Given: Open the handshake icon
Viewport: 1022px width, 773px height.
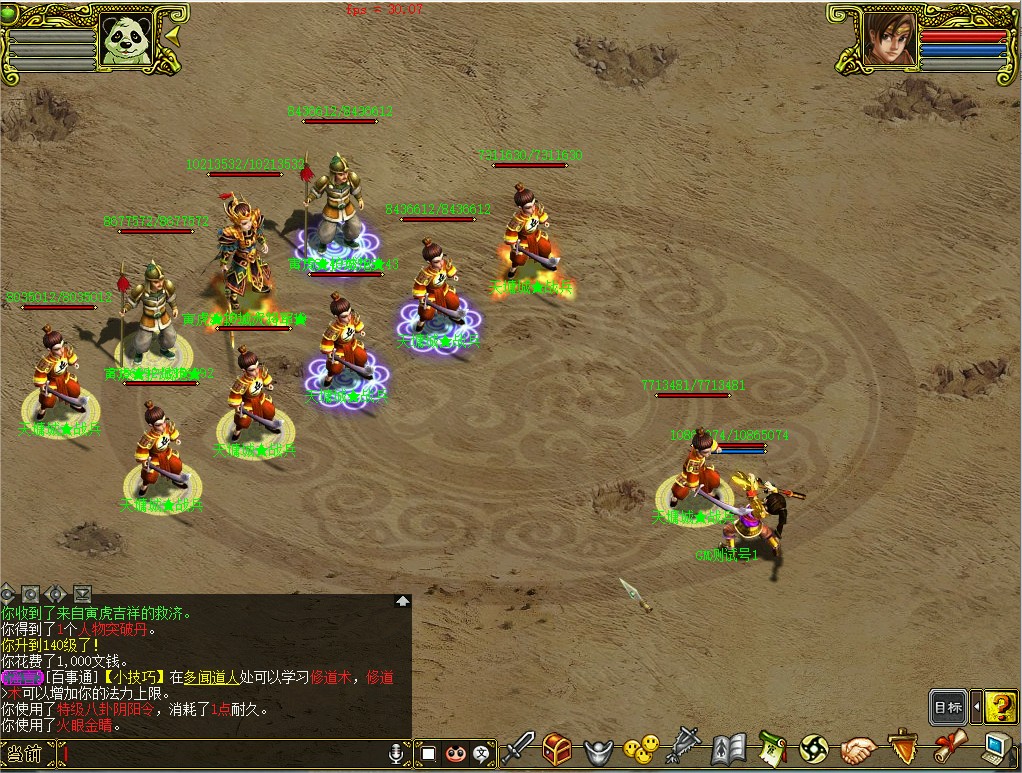Looking at the screenshot, I should pyautogui.click(x=858, y=748).
